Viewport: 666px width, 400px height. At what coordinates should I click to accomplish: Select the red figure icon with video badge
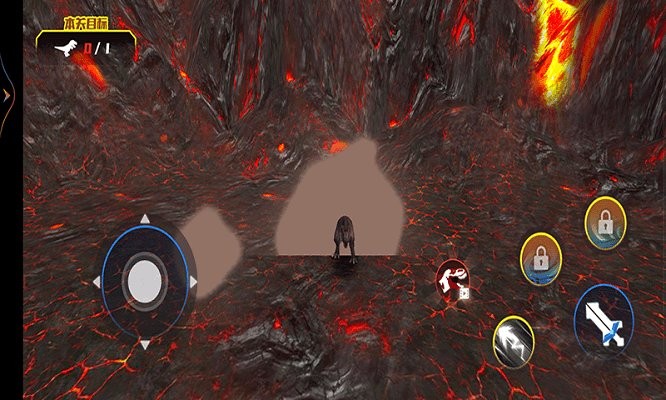point(453,279)
